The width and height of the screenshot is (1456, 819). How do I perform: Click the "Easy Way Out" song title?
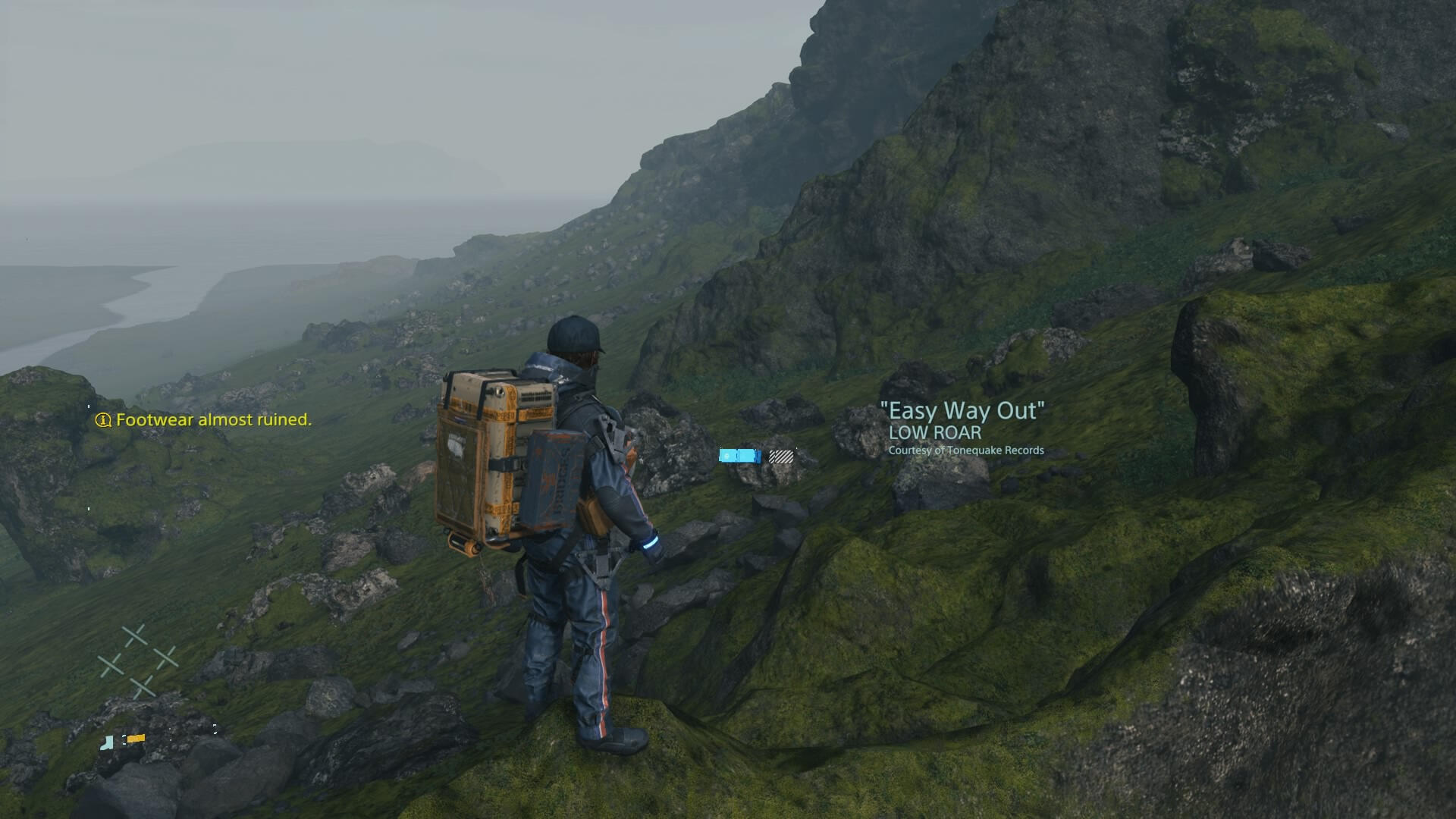962,411
